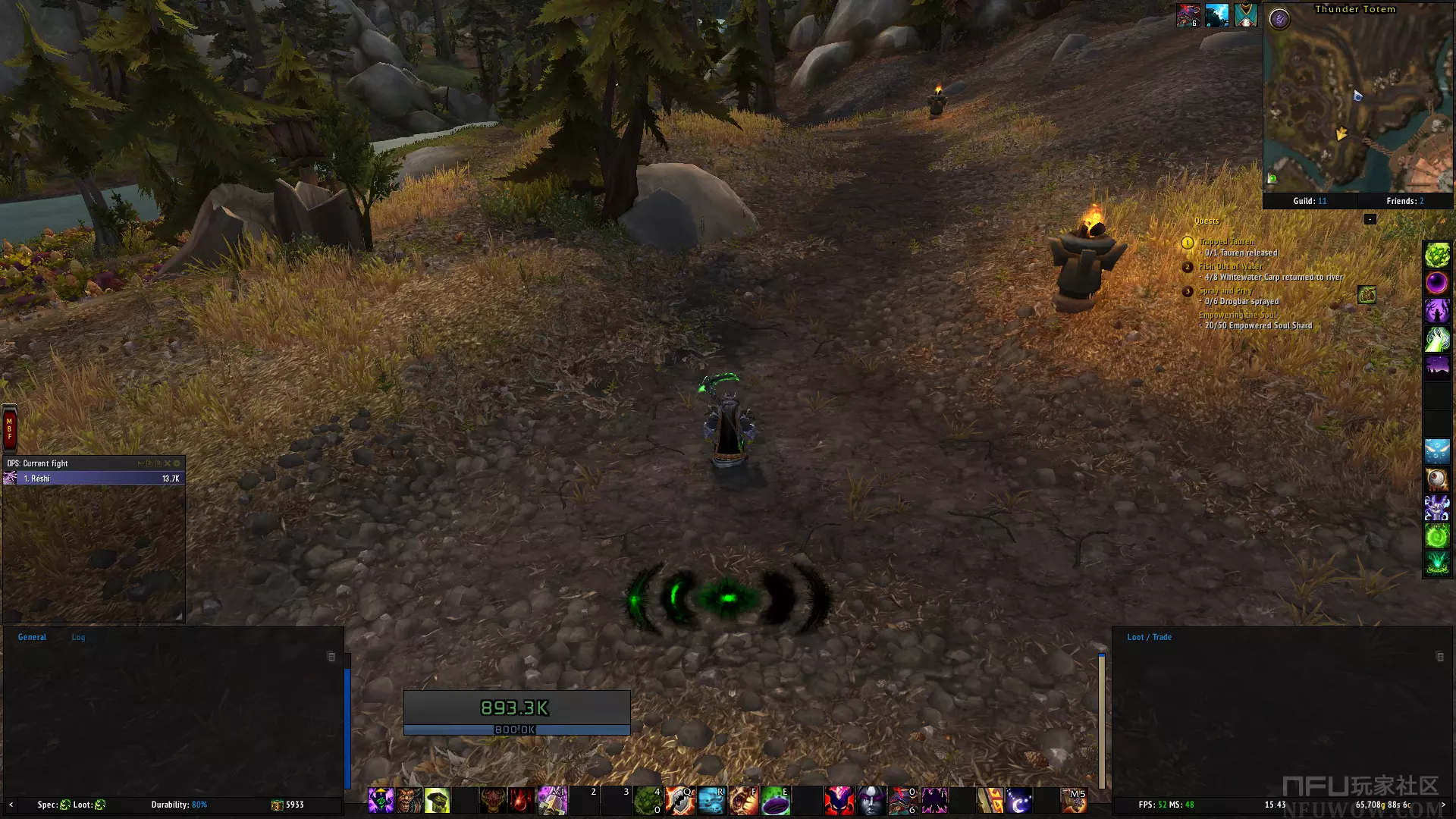The height and width of the screenshot is (819, 1456).
Task: Open the Empowering the Soul quest entry
Action: [1237, 315]
